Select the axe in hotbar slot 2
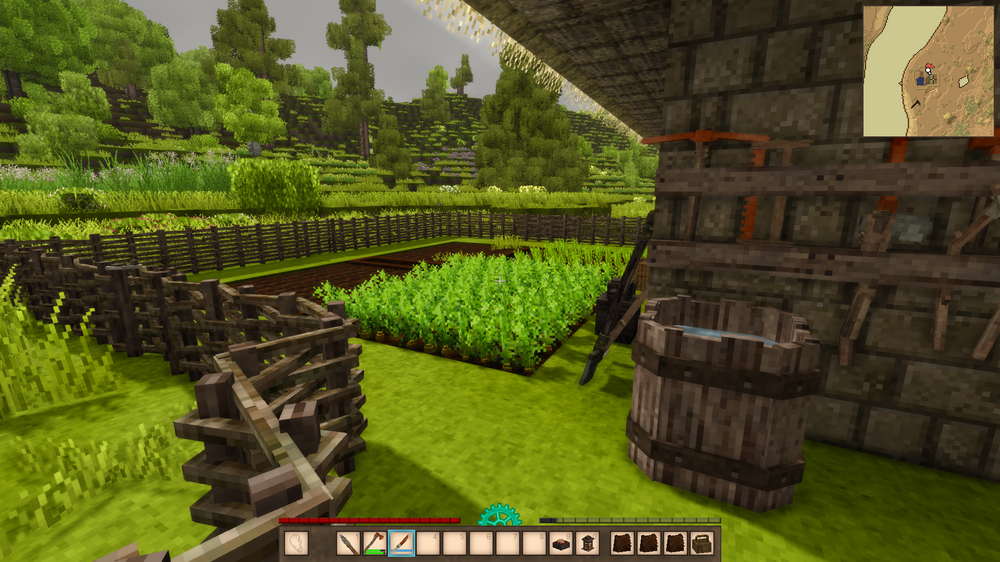Screen dimensions: 1000x562 (x=374, y=543)
